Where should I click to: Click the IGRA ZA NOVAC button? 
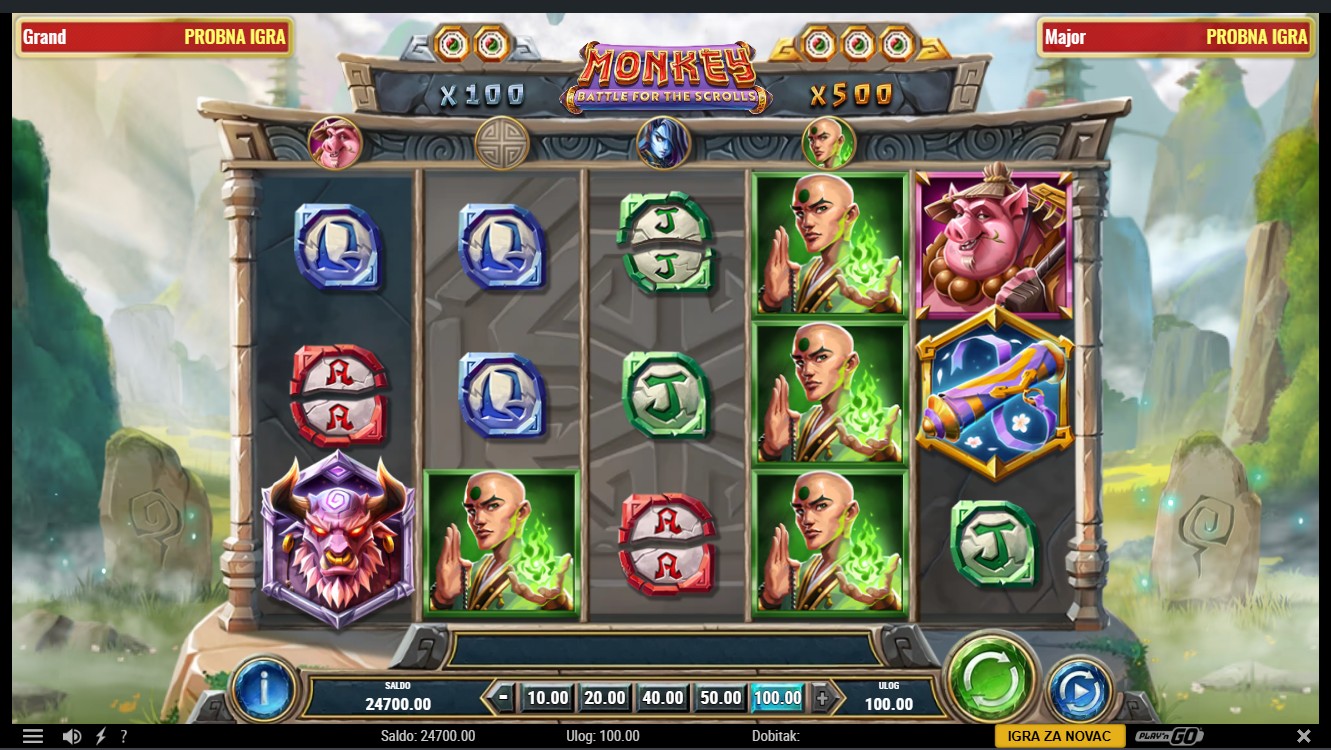(1059, 737)
